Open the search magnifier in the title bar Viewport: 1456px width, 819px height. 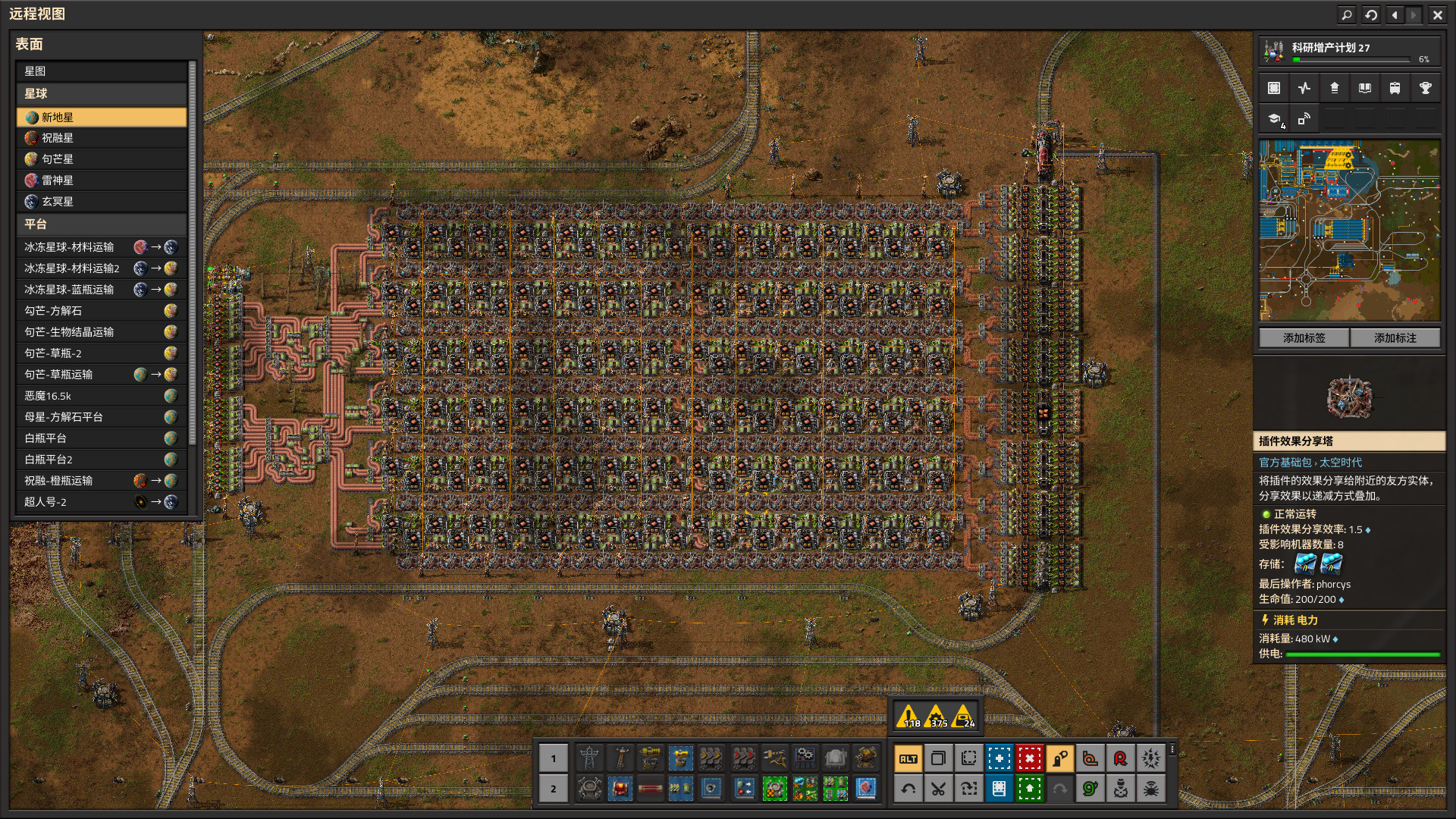(x=1347, y=14)
